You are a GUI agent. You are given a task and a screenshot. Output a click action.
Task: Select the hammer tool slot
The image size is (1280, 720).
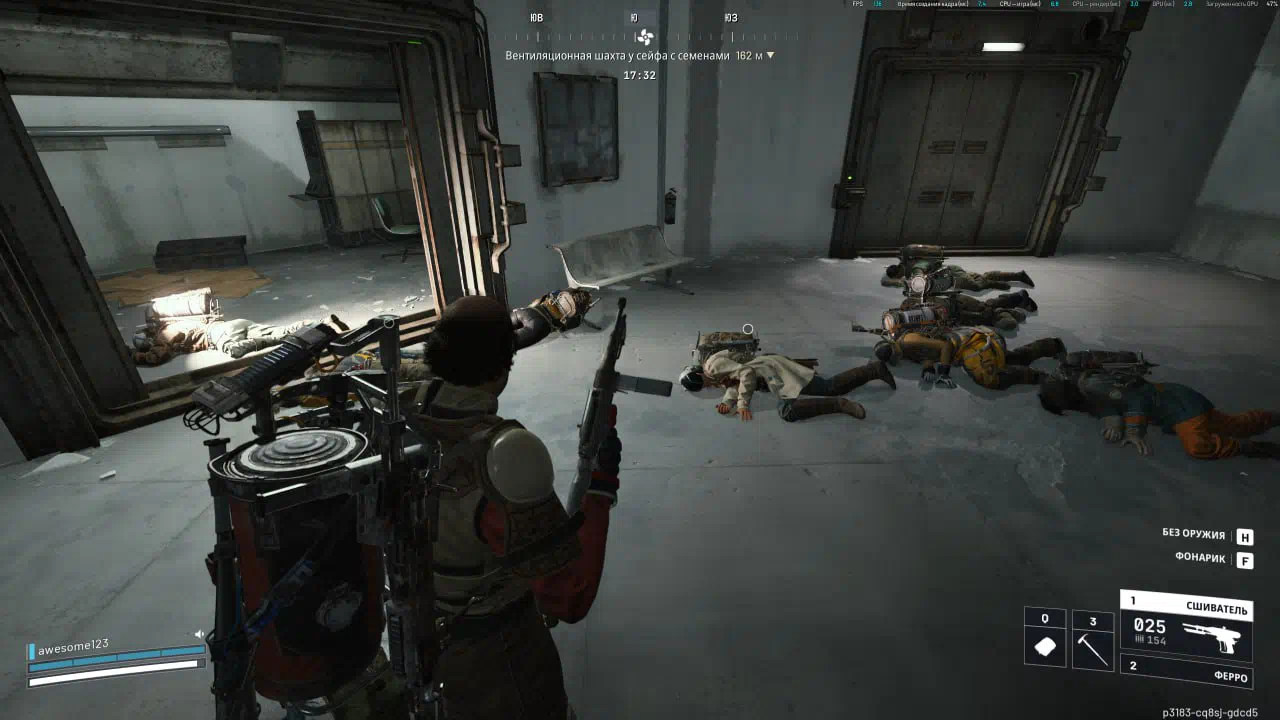click(1092, 640)
